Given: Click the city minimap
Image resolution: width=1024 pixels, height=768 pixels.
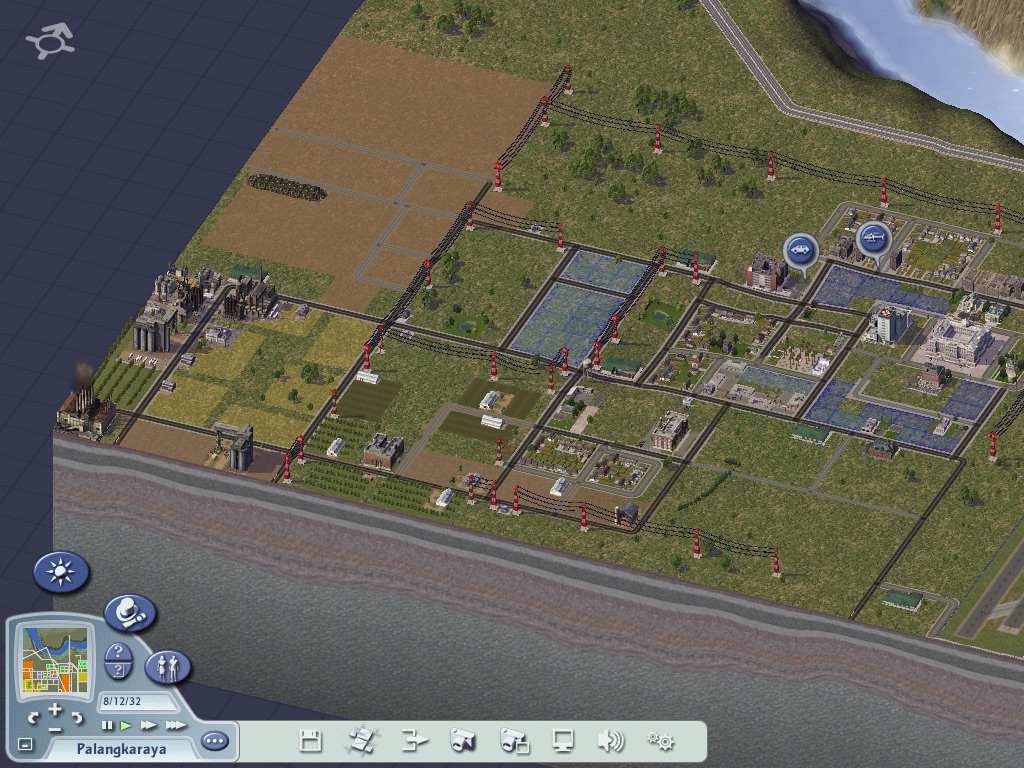Looking at the screenshot, I should (x=55, y=660).
